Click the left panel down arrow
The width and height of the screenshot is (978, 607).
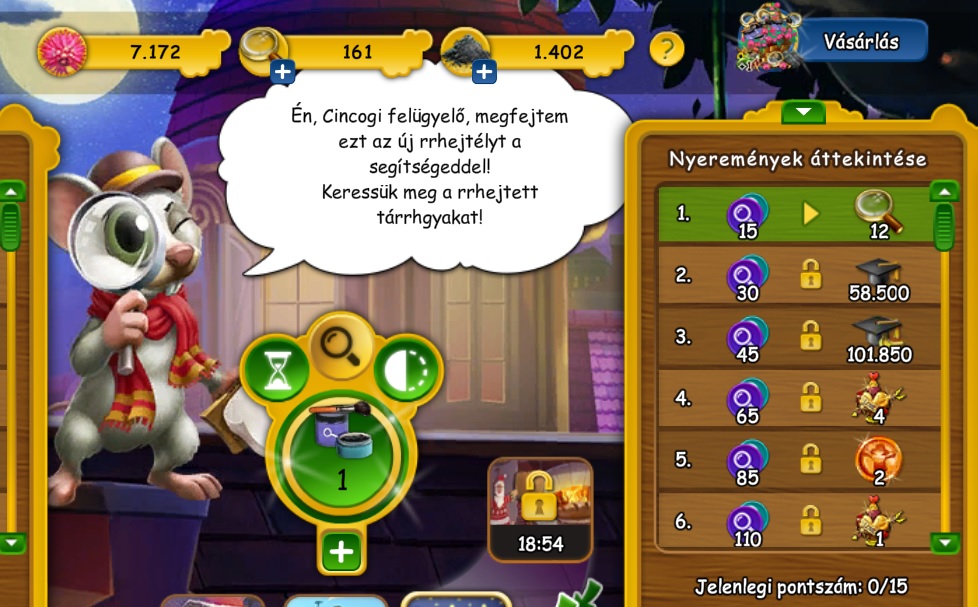(x=11, y=543)
